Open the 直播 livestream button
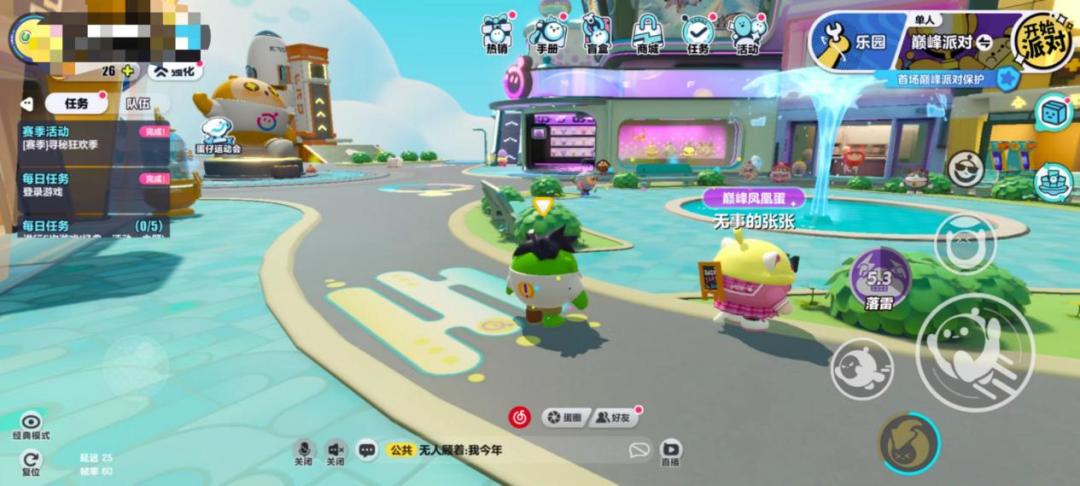1080x486 pixels. coord(671,451)
